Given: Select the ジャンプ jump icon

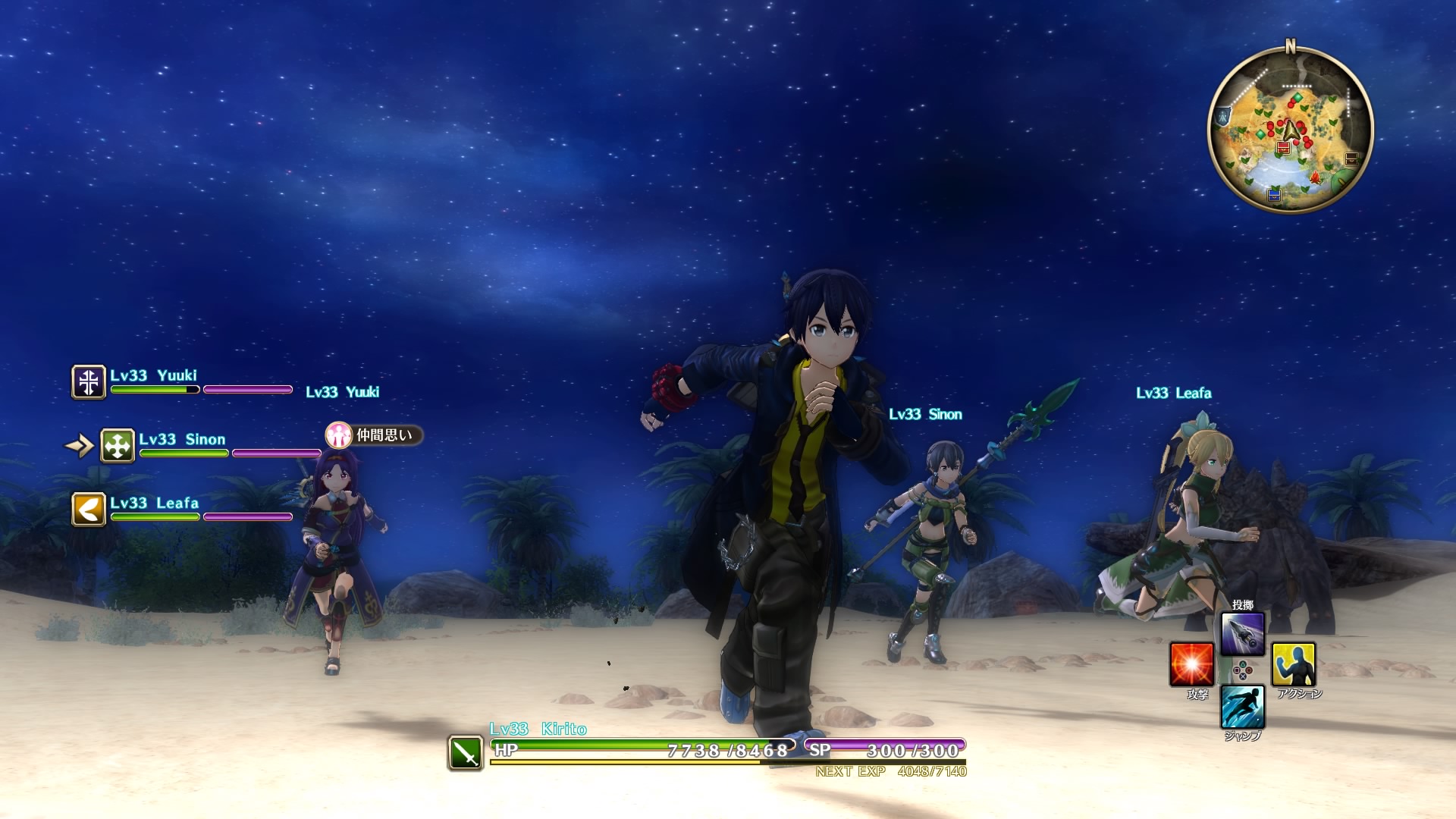Looking at the screenshot, I should point(1242,706).
